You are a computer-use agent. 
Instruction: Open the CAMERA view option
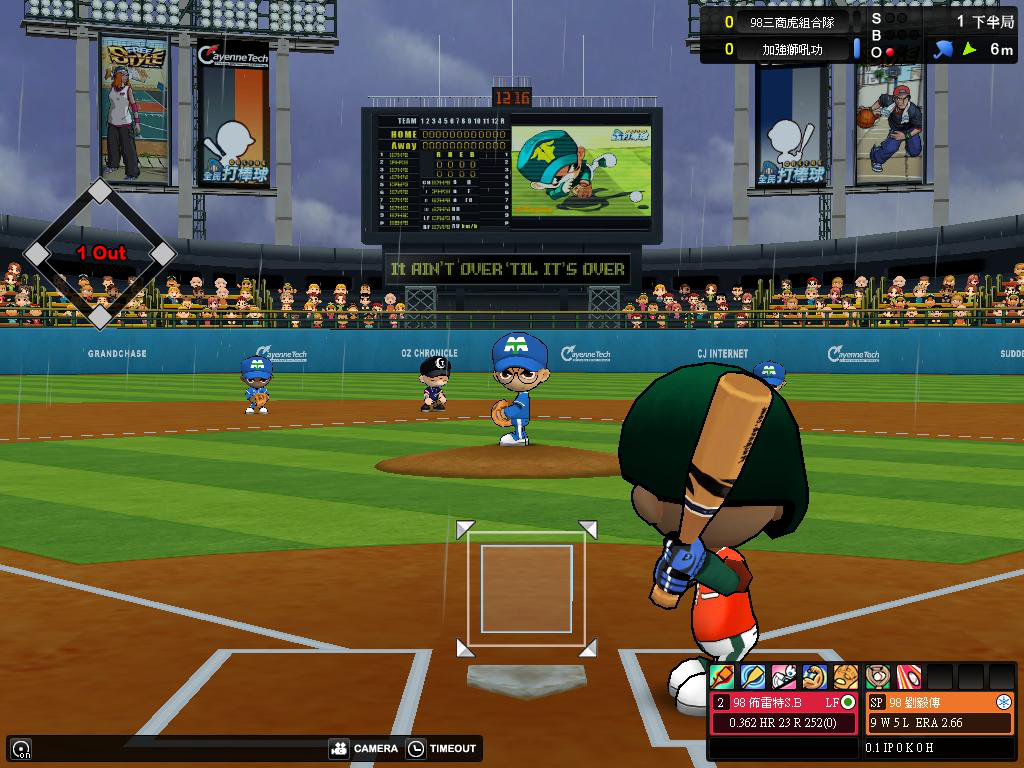coord(364,748)
